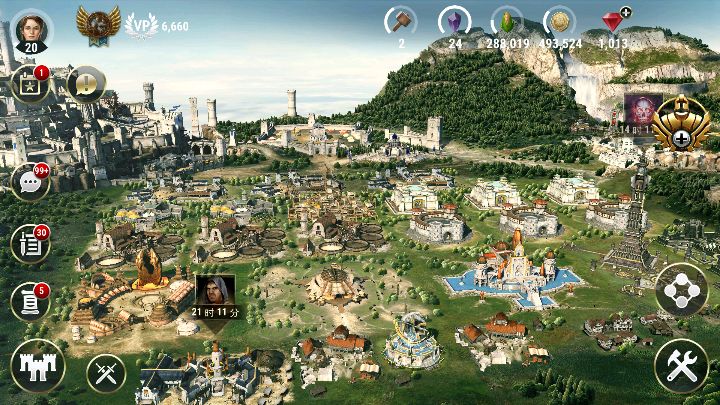Open the hammer and wrench build menu
The image size is (720, 405).
coord(681,366)
